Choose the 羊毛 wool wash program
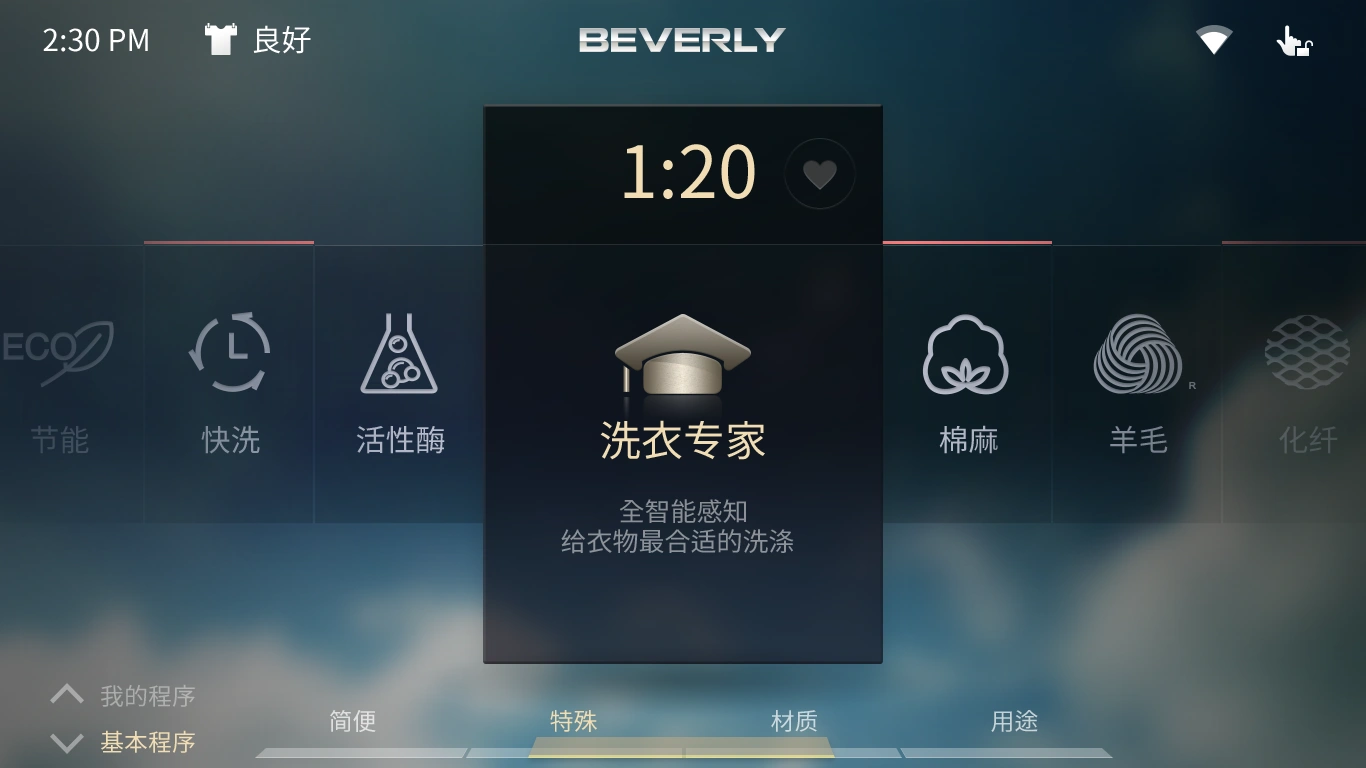This screenshot has width=1366, height=768. click(1137, 385)
